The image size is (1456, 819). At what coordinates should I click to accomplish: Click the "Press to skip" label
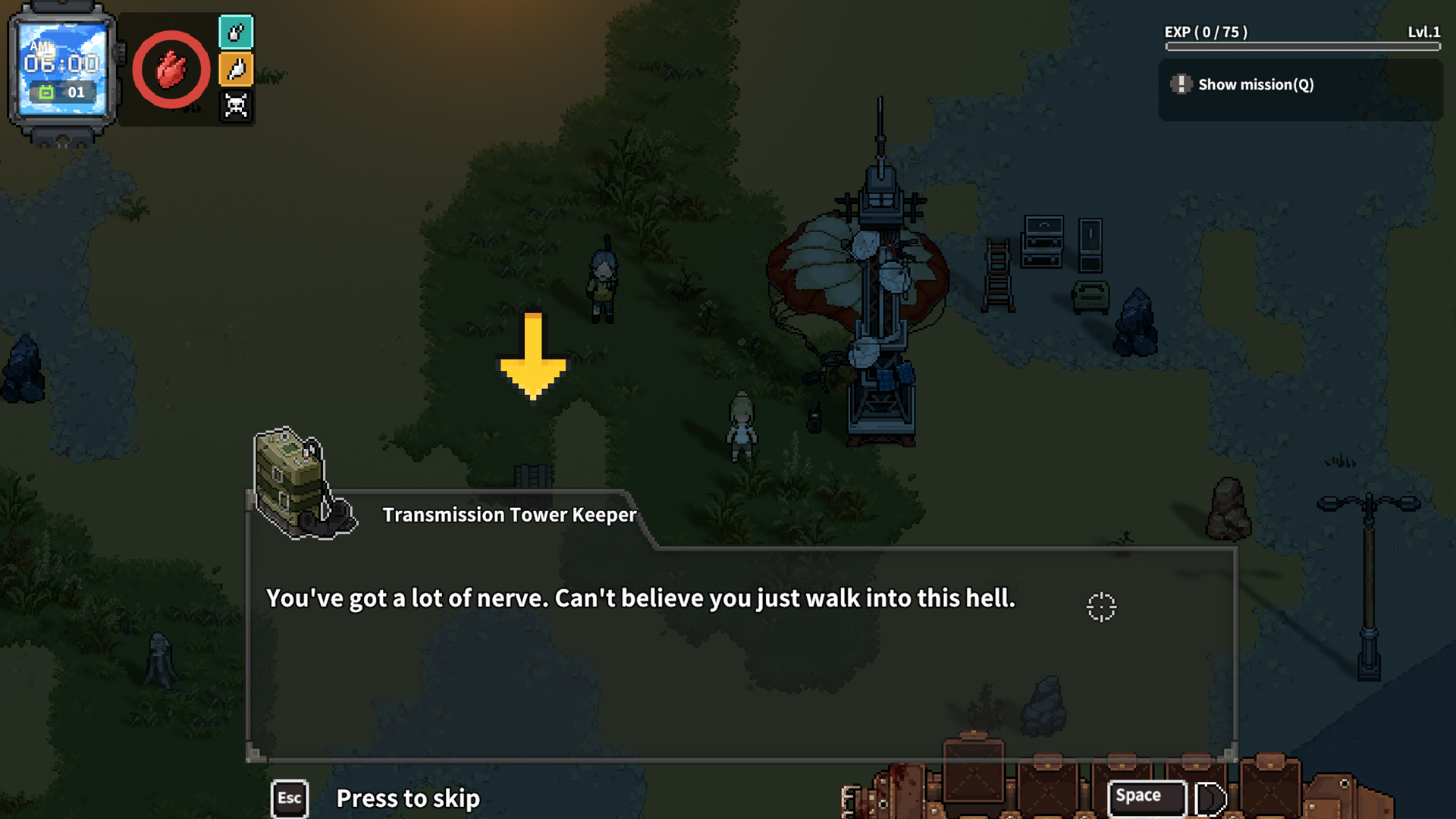(x=407, y=799)
